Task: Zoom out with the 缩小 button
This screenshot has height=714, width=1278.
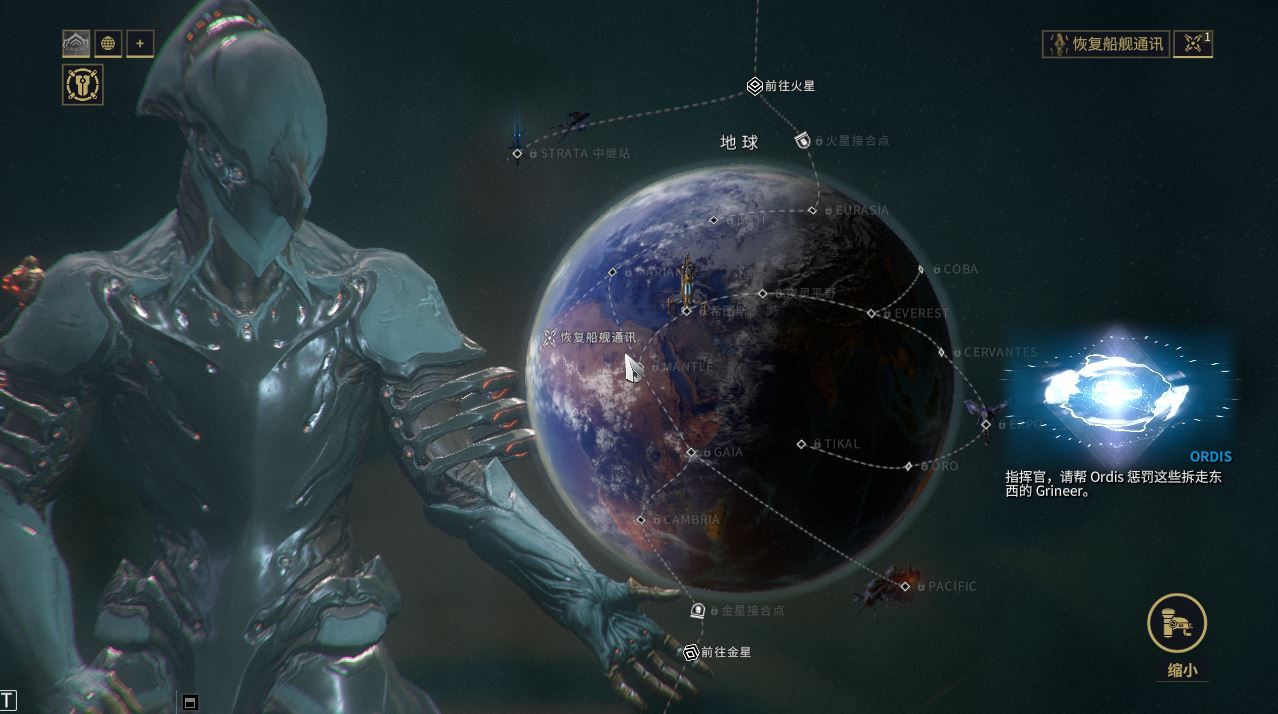Action: pos(1177,625)
